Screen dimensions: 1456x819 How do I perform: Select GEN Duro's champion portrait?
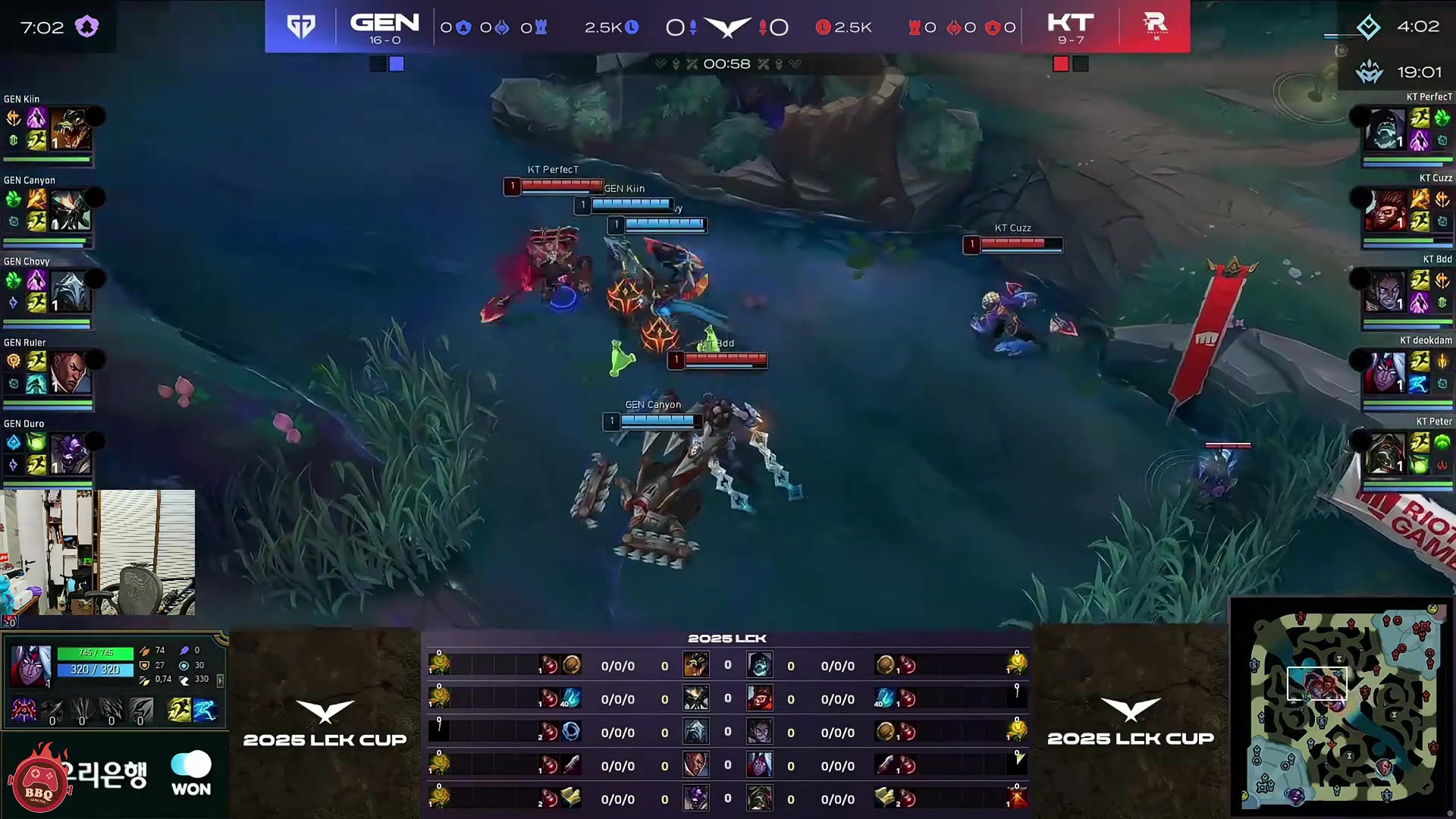pos(71,453)
